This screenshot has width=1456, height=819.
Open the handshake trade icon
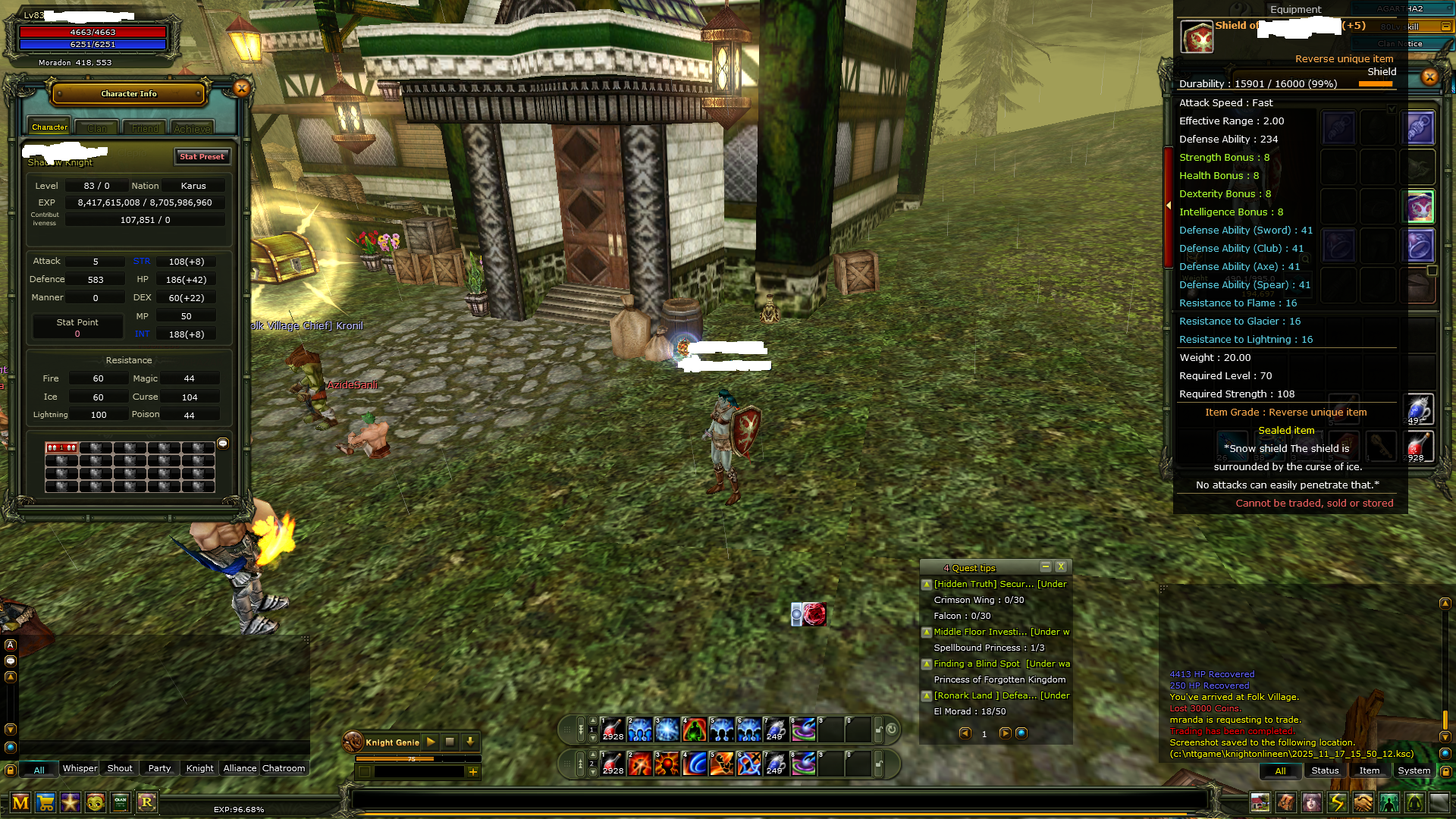(1363, 802)
